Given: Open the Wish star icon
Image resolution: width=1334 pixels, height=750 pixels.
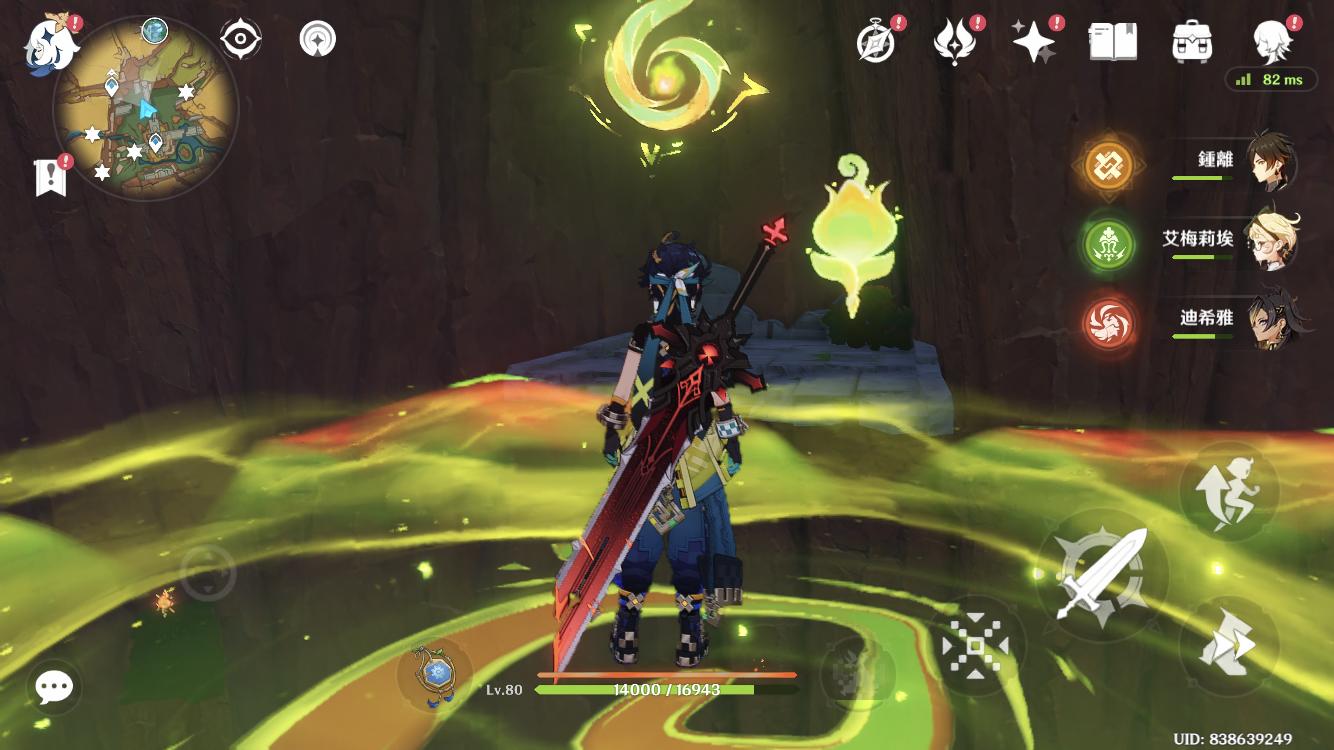Looking at the screenshot, I should click(x=1033, y=42).
